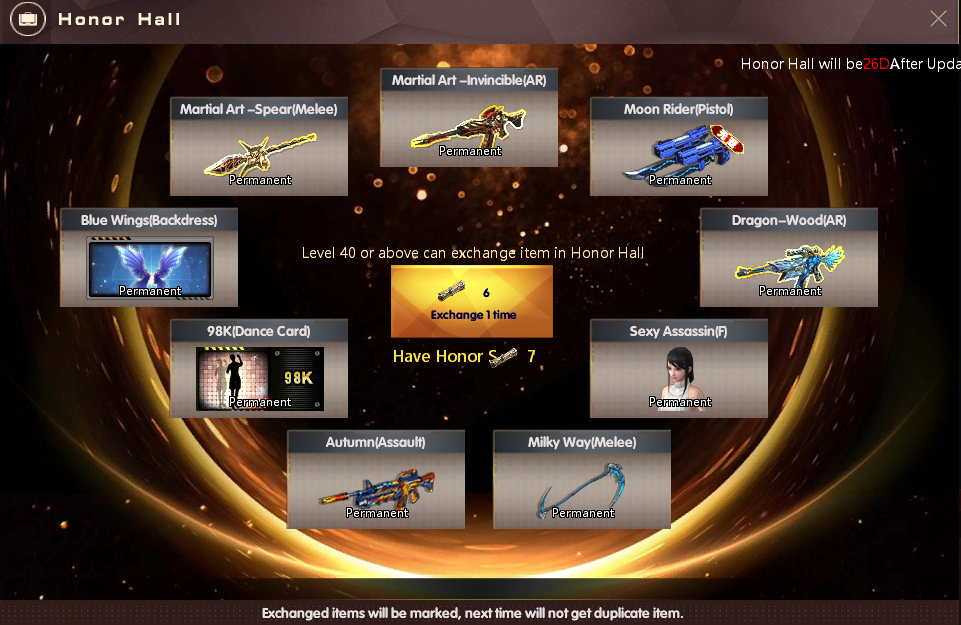Image resolution: width=961 pixels, height=625 pixels.
Task: Select the Moon Rider pistol card
Action: [679, 147]
